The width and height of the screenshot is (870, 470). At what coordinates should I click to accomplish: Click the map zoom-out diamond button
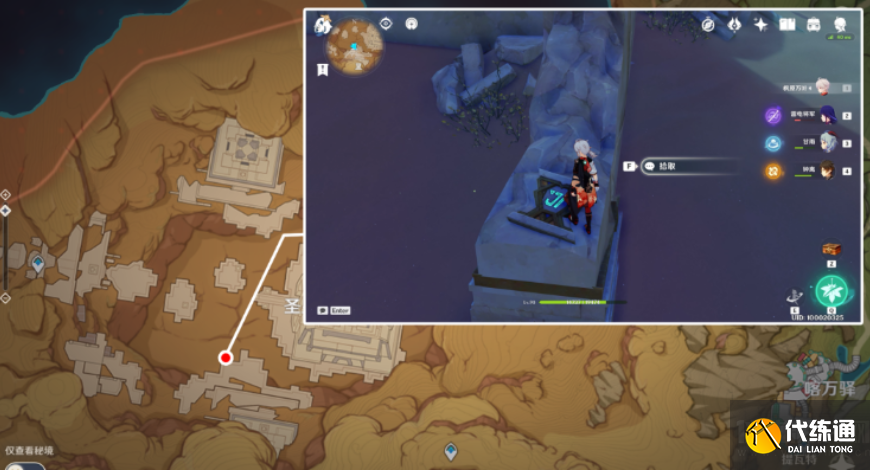5,298
